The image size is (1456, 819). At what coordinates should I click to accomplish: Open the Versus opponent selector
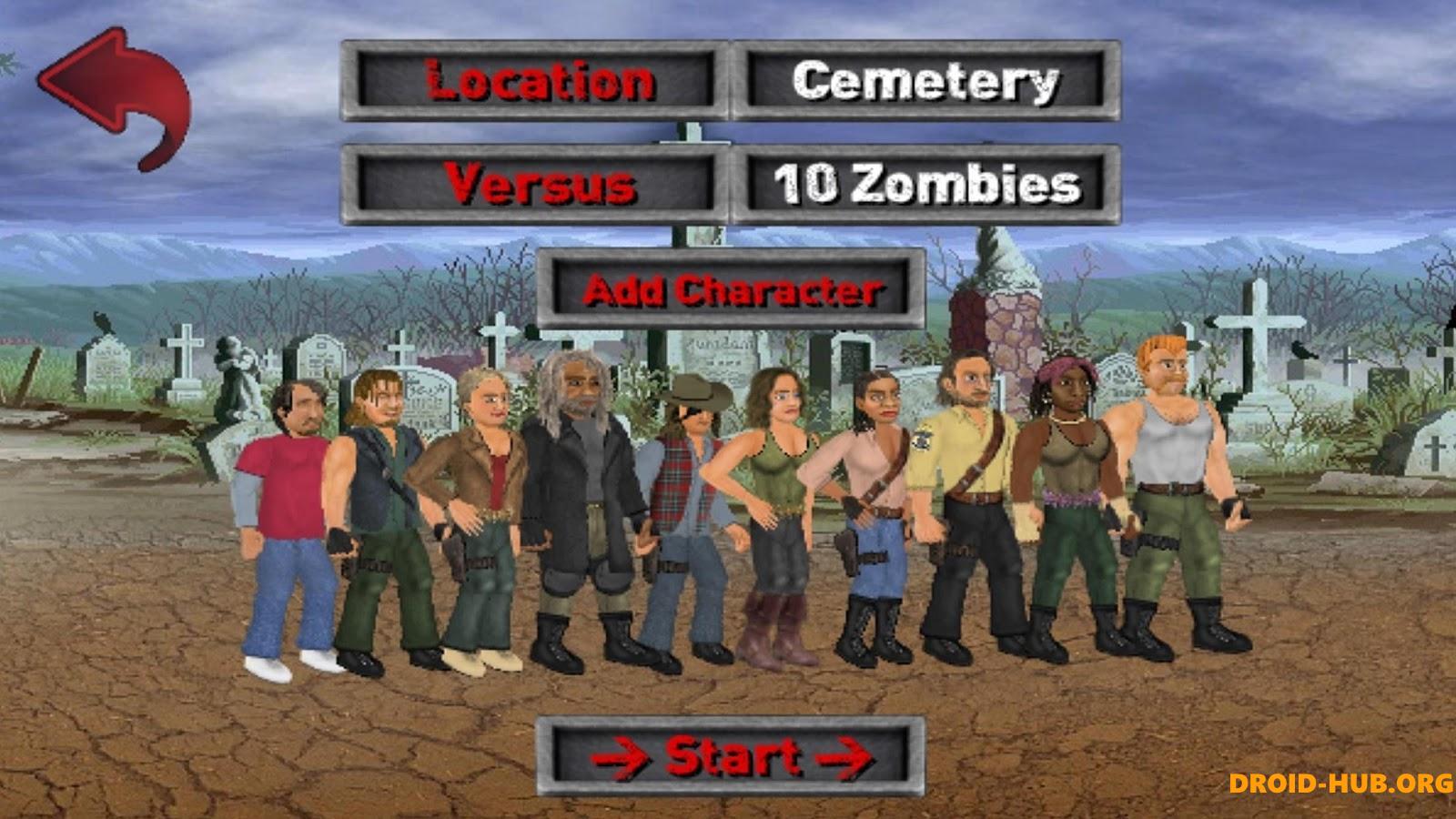point(537,182)
